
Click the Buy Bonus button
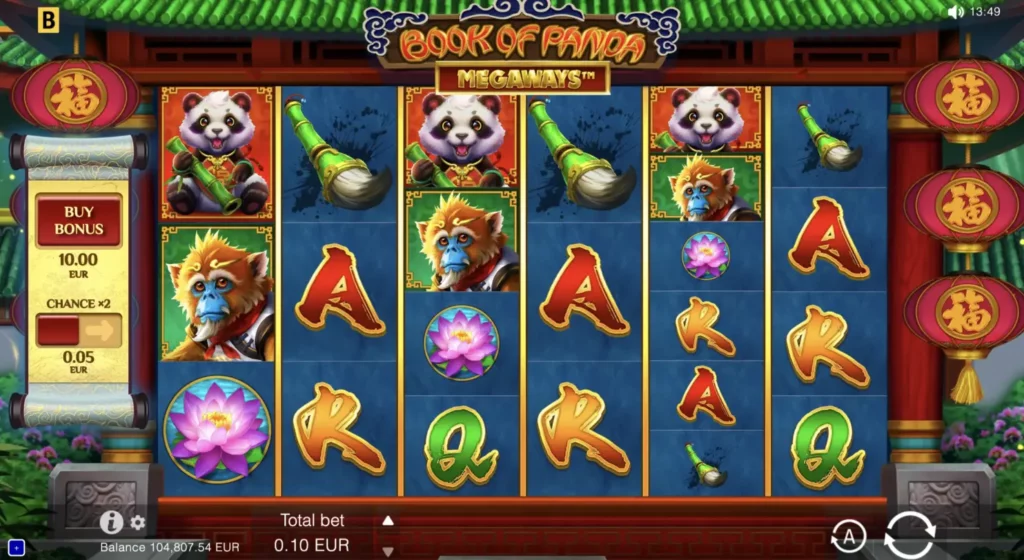(x=79, y=219)
